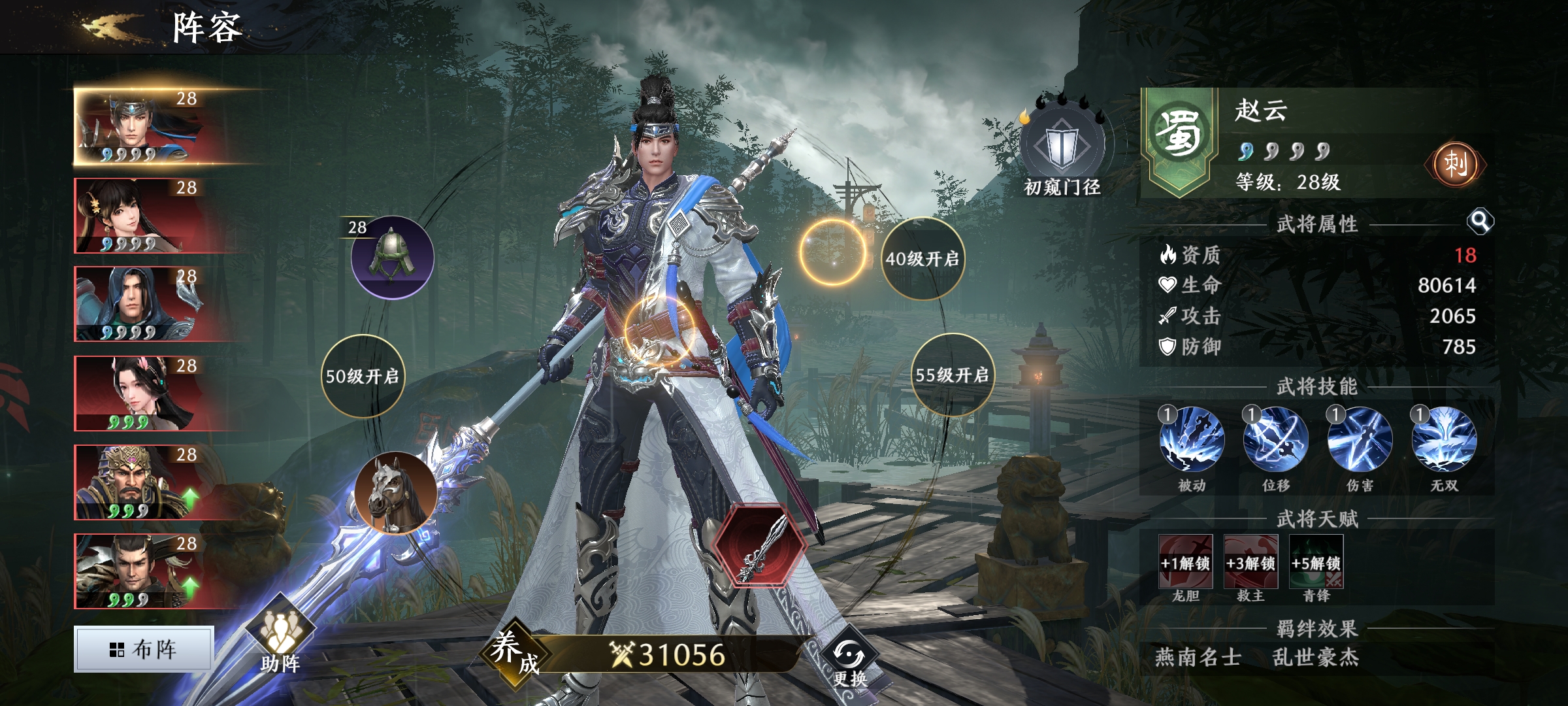Inspect the 被动 passive skill icon
This screenshot has height=706, width=1568.
tap(1192, 439)
